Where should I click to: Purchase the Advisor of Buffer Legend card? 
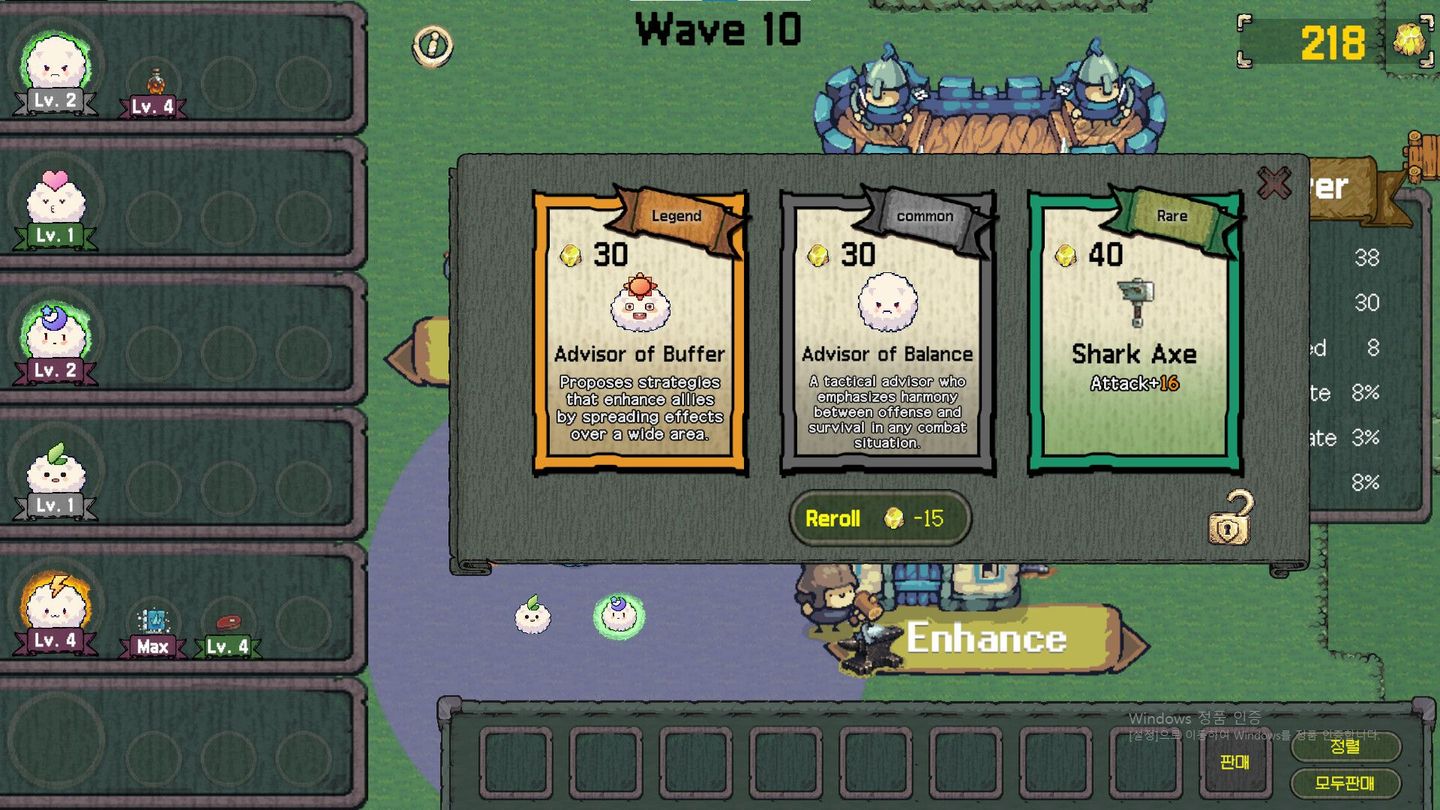tap(637, 330)
